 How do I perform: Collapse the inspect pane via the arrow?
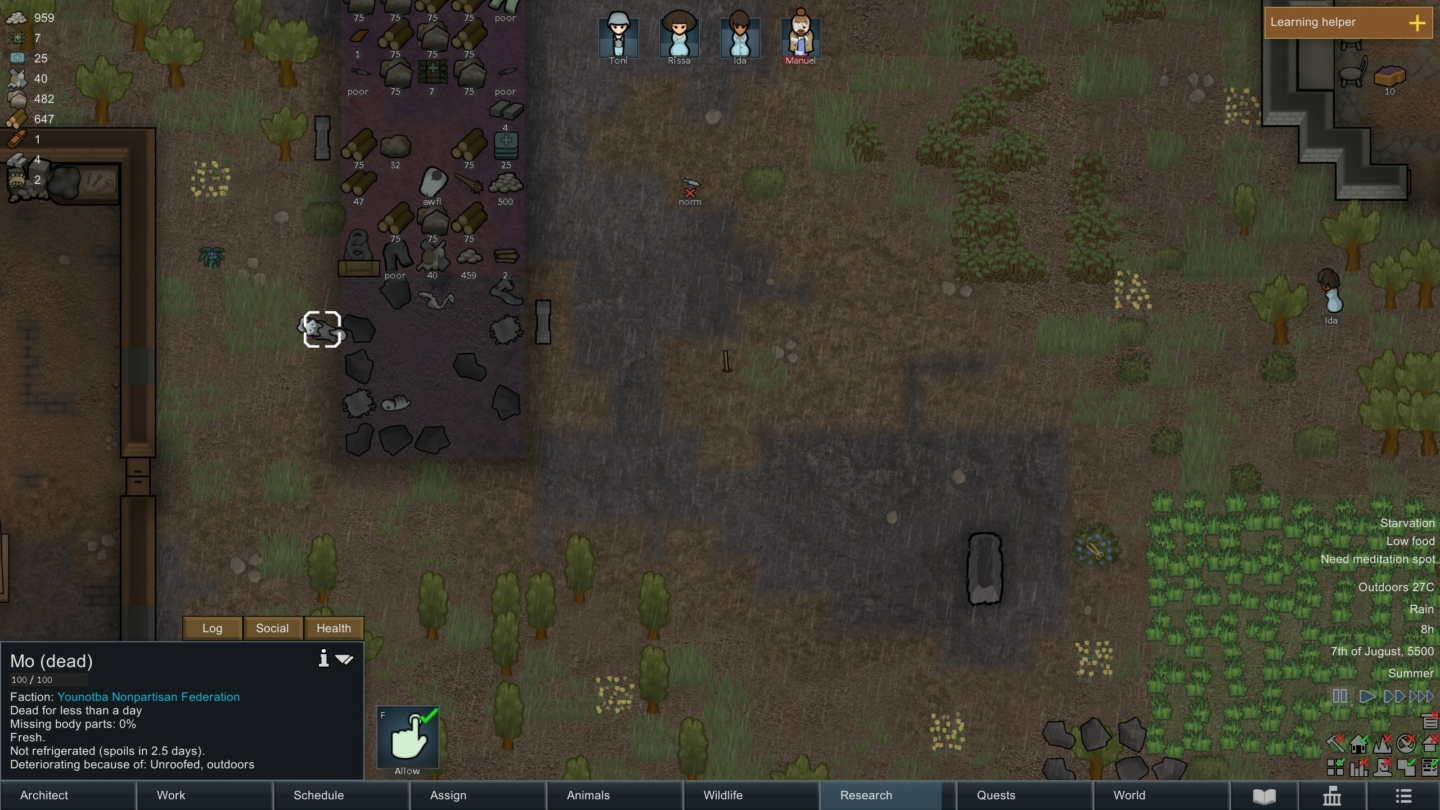(344, 659)
